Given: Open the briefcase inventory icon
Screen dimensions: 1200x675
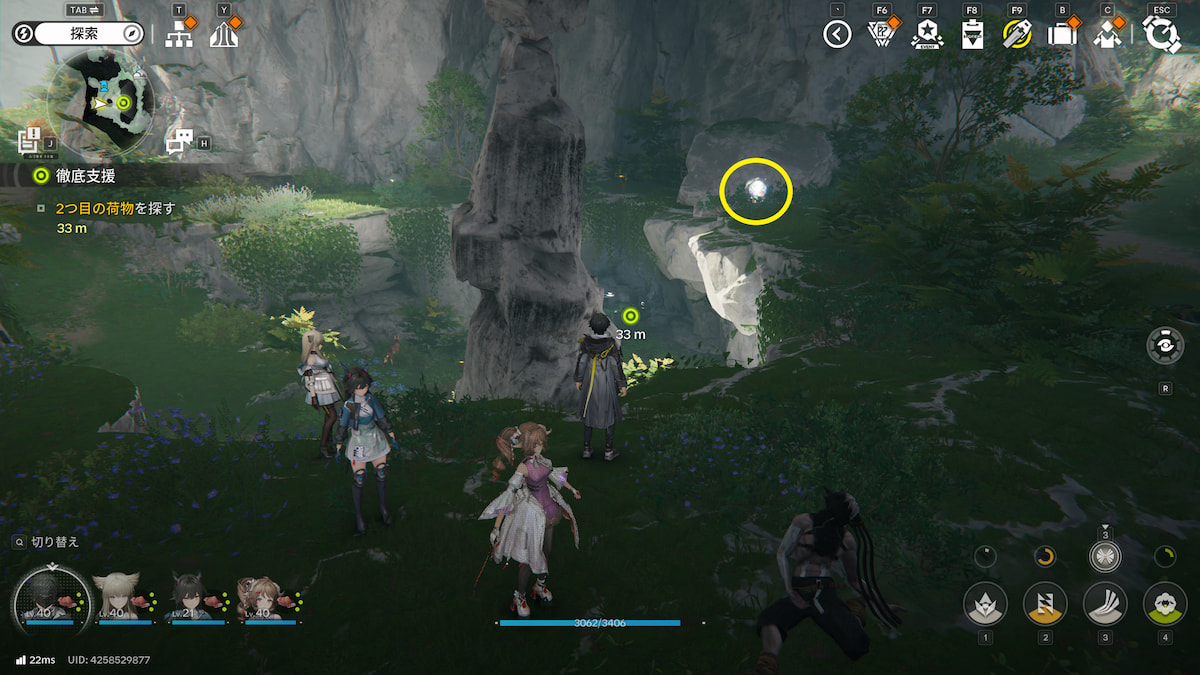Looking at the screenshot, I should (x=1061, y=34).
